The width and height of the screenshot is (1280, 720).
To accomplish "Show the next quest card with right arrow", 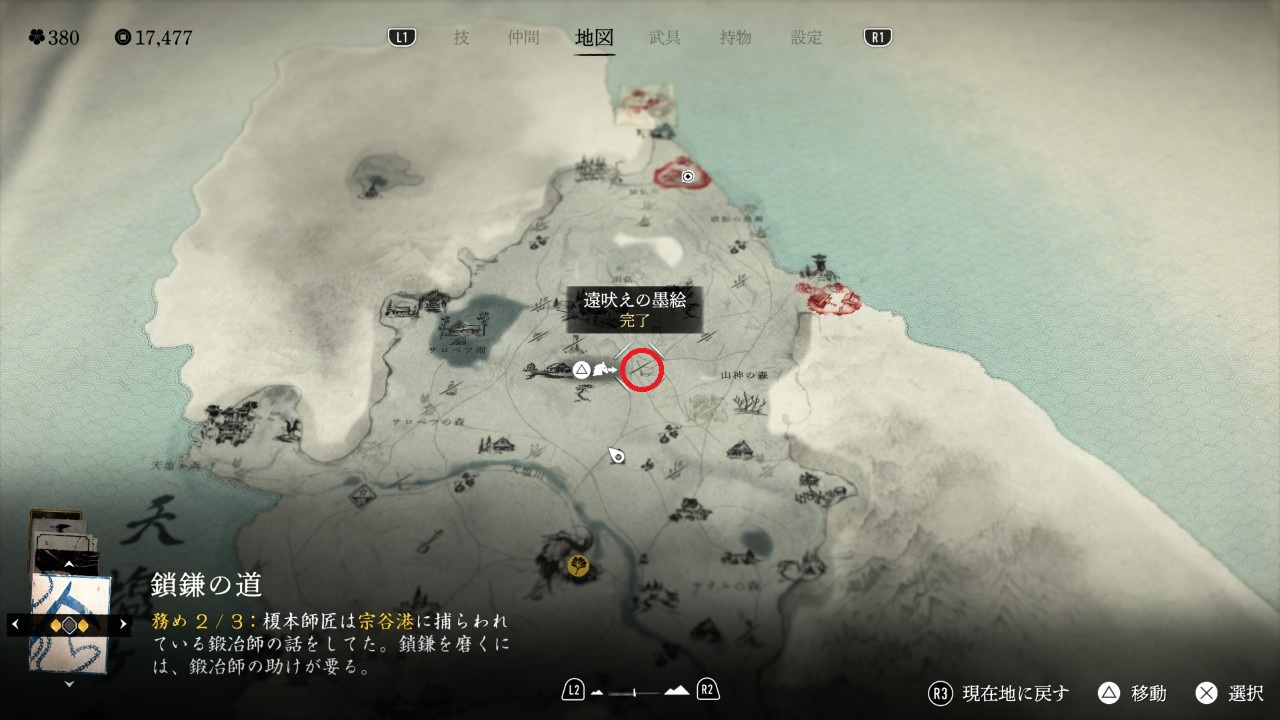I will [124, 624].
